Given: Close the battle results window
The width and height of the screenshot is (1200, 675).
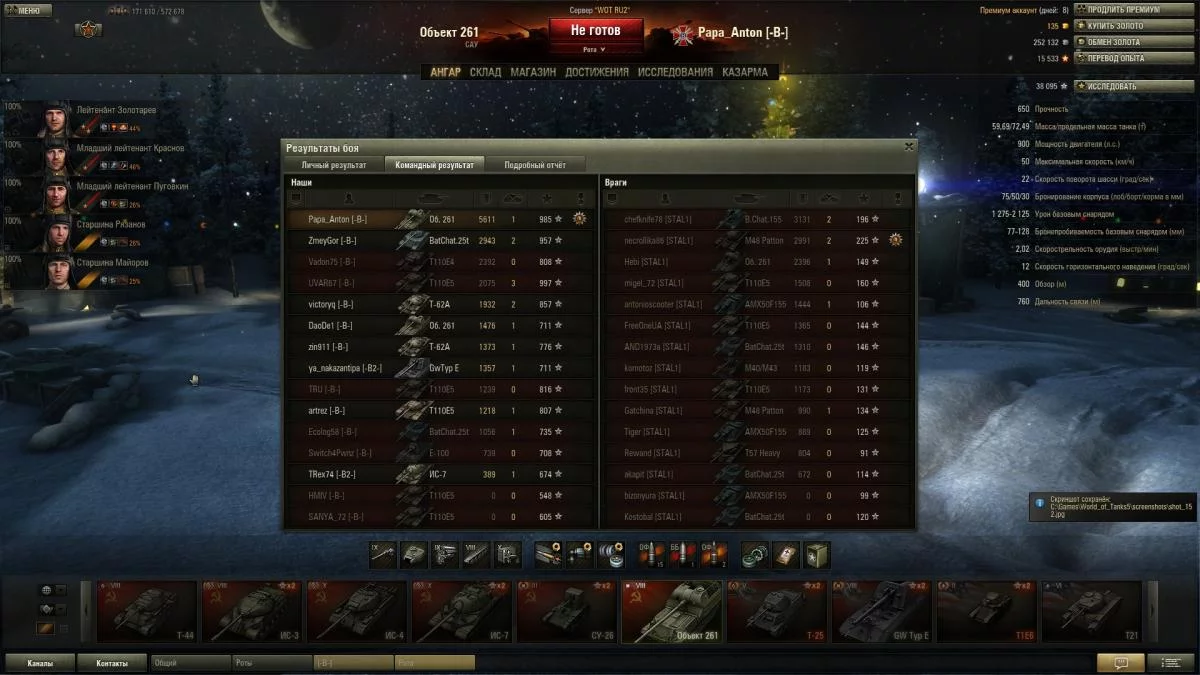Looking at the screenshot, I should click(908, 147).
